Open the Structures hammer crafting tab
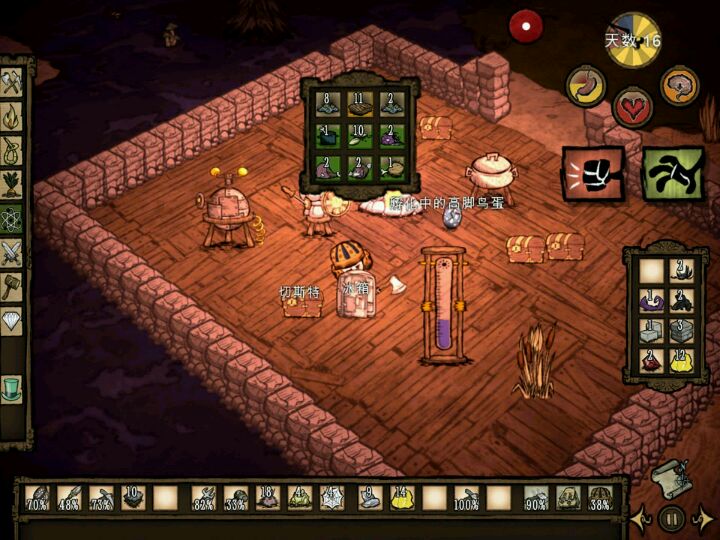The height and width of the screenshot is (540, 720). pos(12,287)
